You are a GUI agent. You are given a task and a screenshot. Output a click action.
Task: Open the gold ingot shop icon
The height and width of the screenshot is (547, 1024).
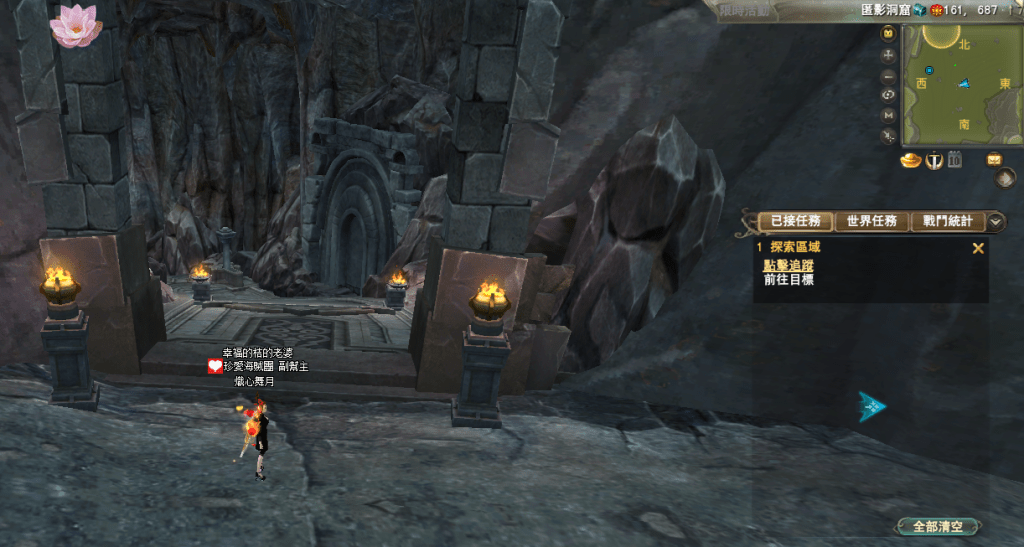click(x=910, y=159)
